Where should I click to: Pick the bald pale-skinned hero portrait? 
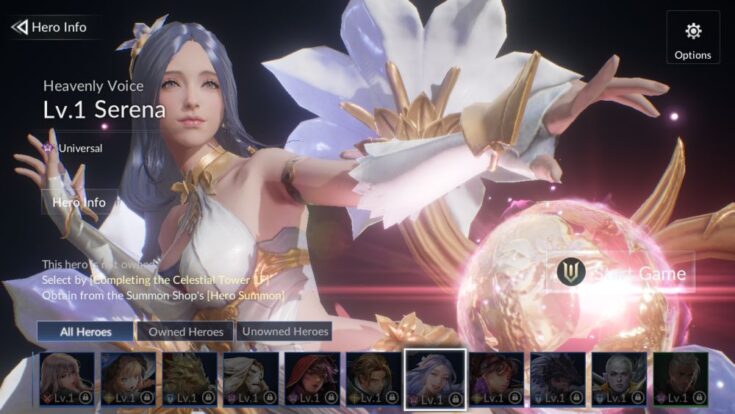pyautogui.click(x=619, y=379)
